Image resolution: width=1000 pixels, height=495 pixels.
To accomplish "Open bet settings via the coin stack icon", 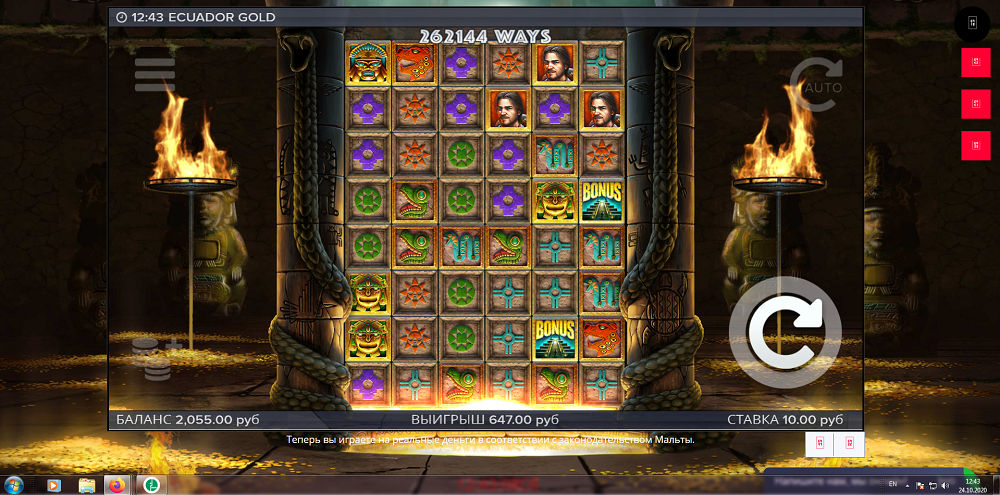I will 155,358.
